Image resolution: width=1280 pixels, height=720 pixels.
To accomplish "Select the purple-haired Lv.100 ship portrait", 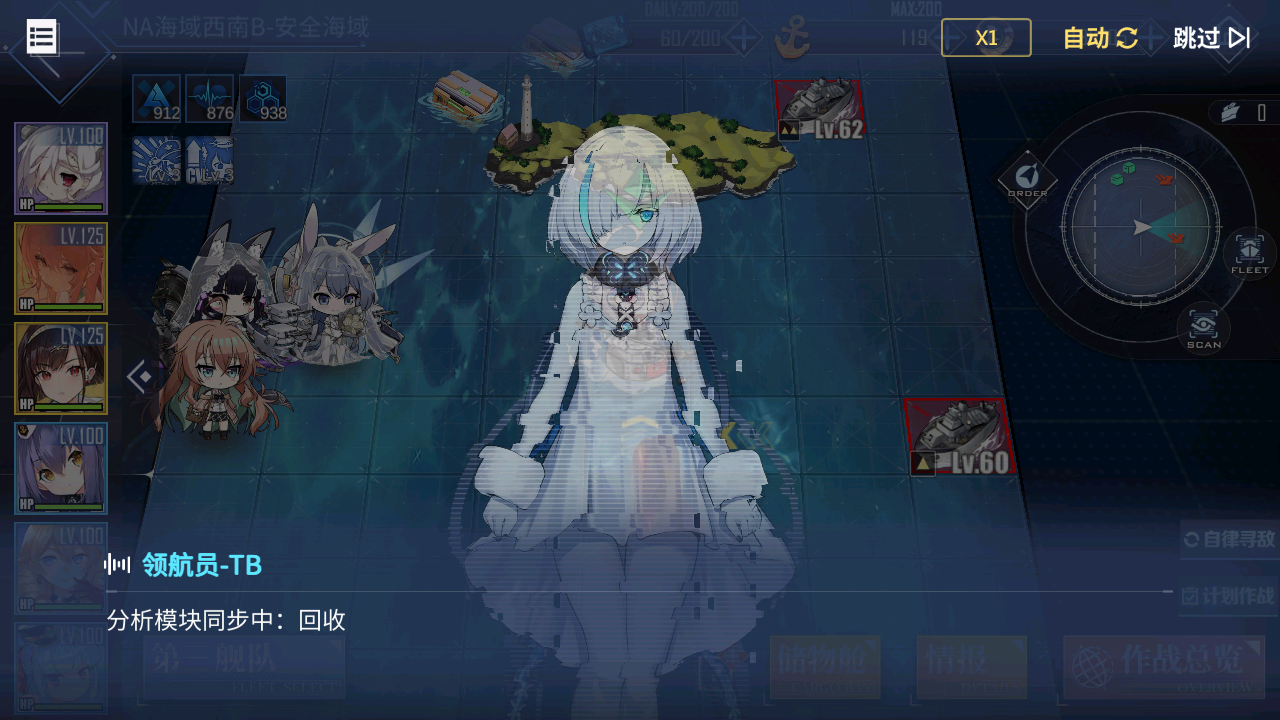I will (x=61, y=468).
